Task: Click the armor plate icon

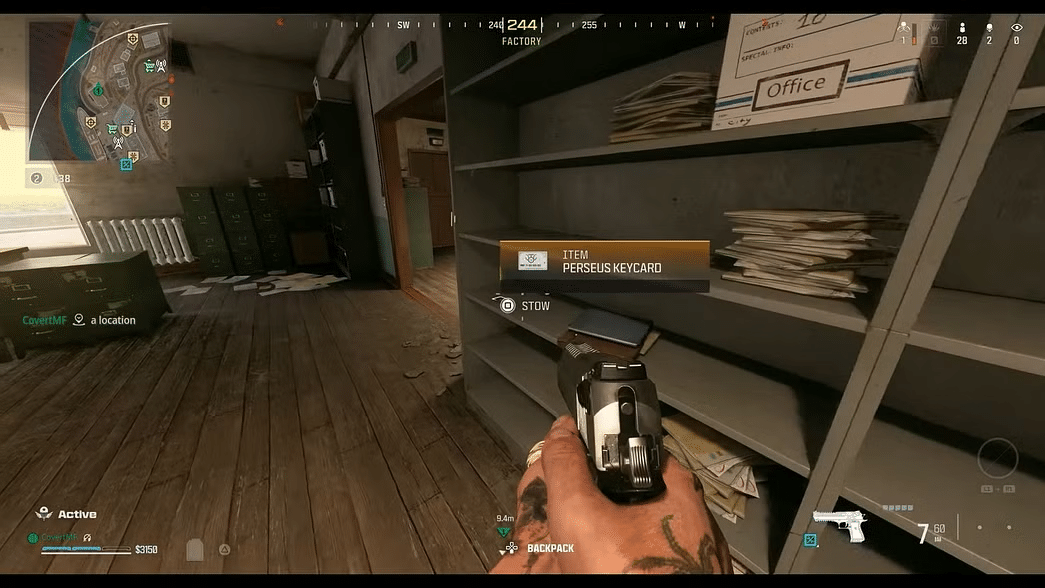Action: click(x=195, y=549)
